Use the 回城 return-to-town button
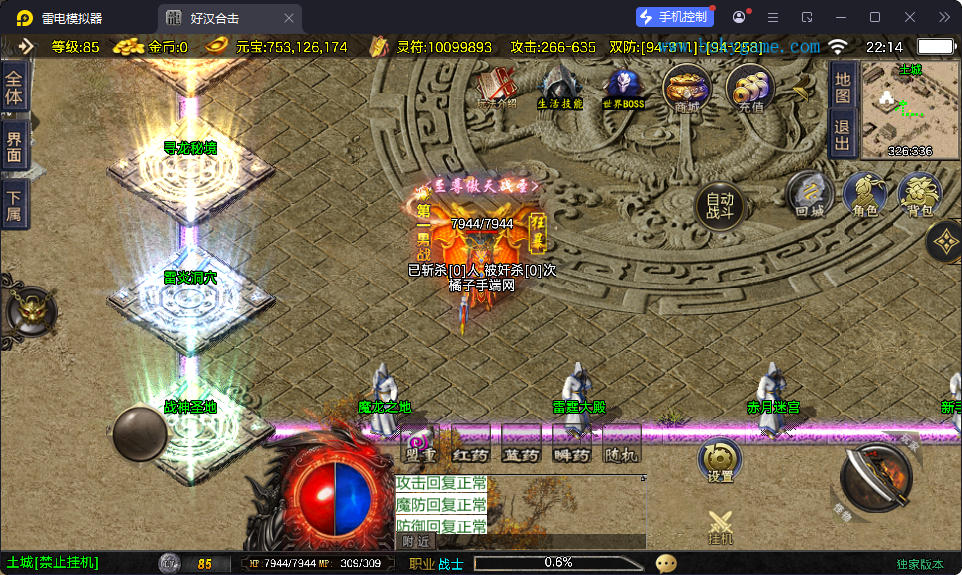The height and width of the screenshot is (575, 962). (809, 195)
